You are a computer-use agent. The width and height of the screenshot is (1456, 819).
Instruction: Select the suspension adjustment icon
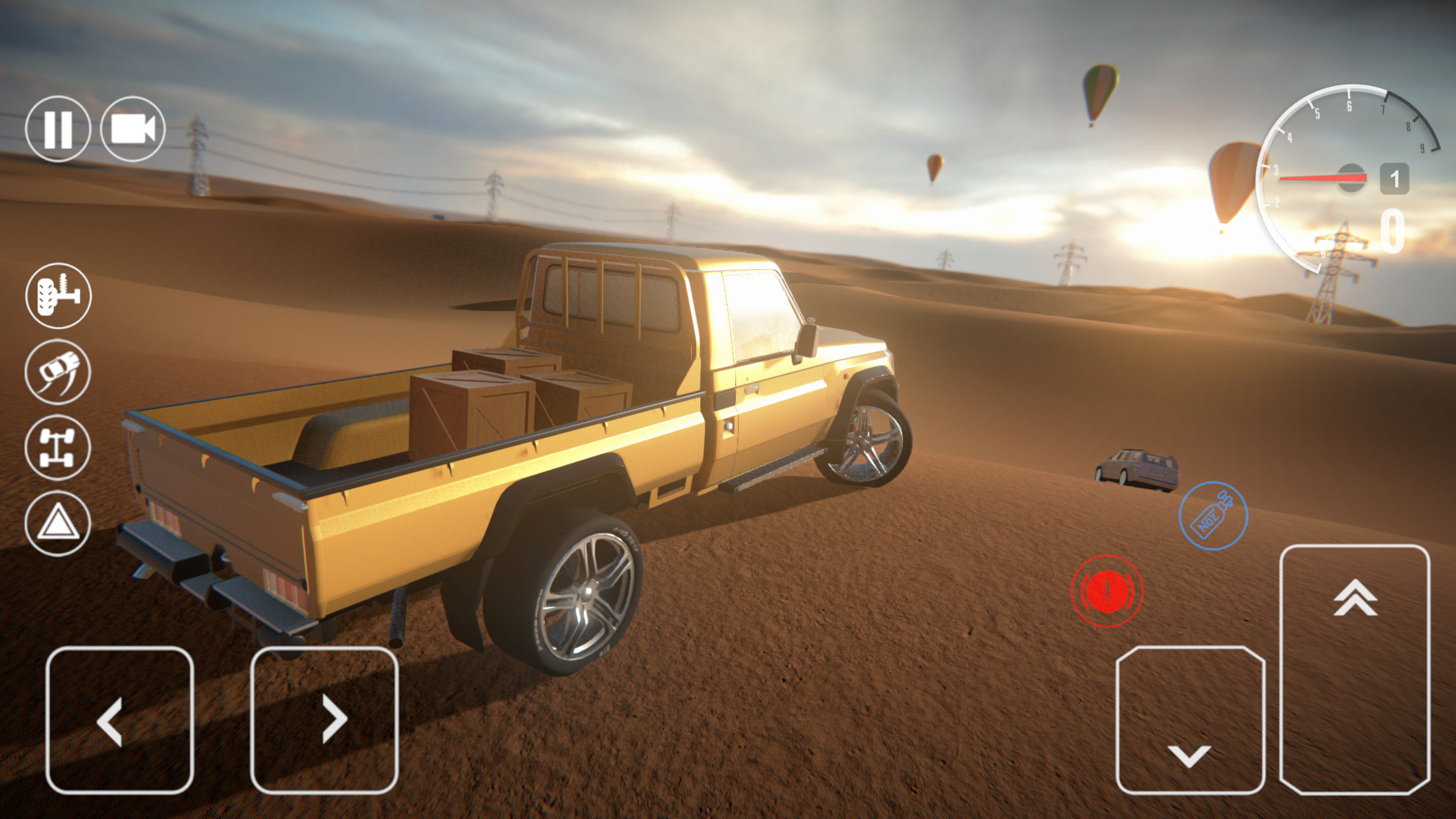click(58, 296)
